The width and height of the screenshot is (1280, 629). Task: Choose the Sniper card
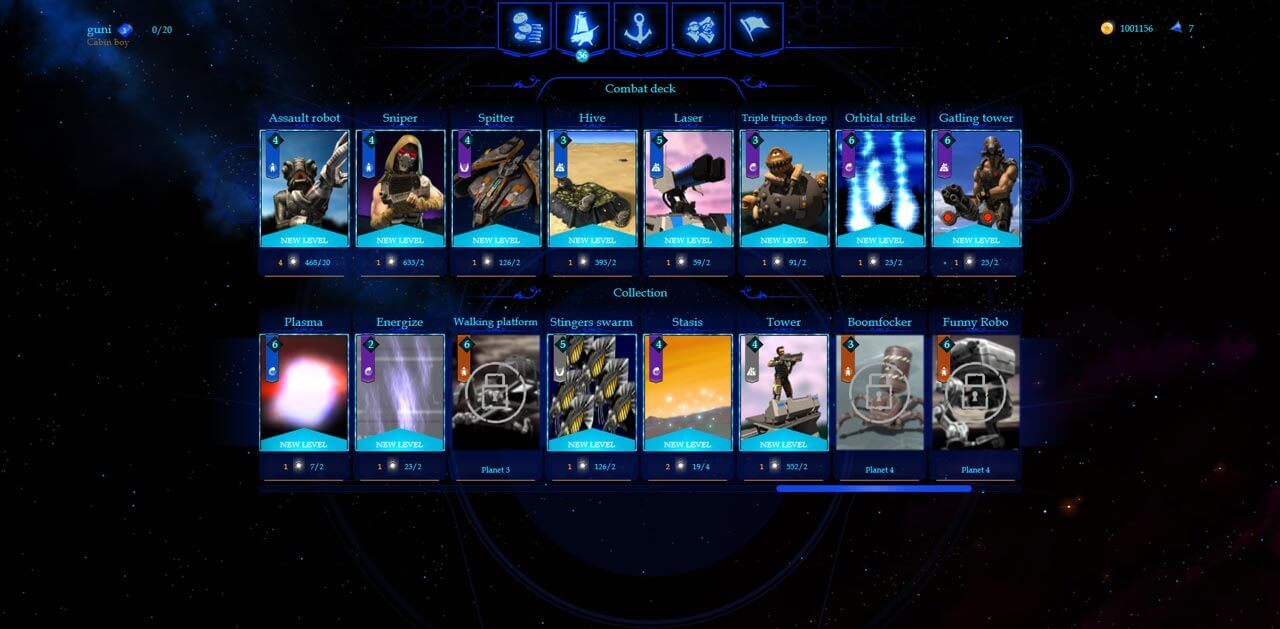[x=400, y=188]
